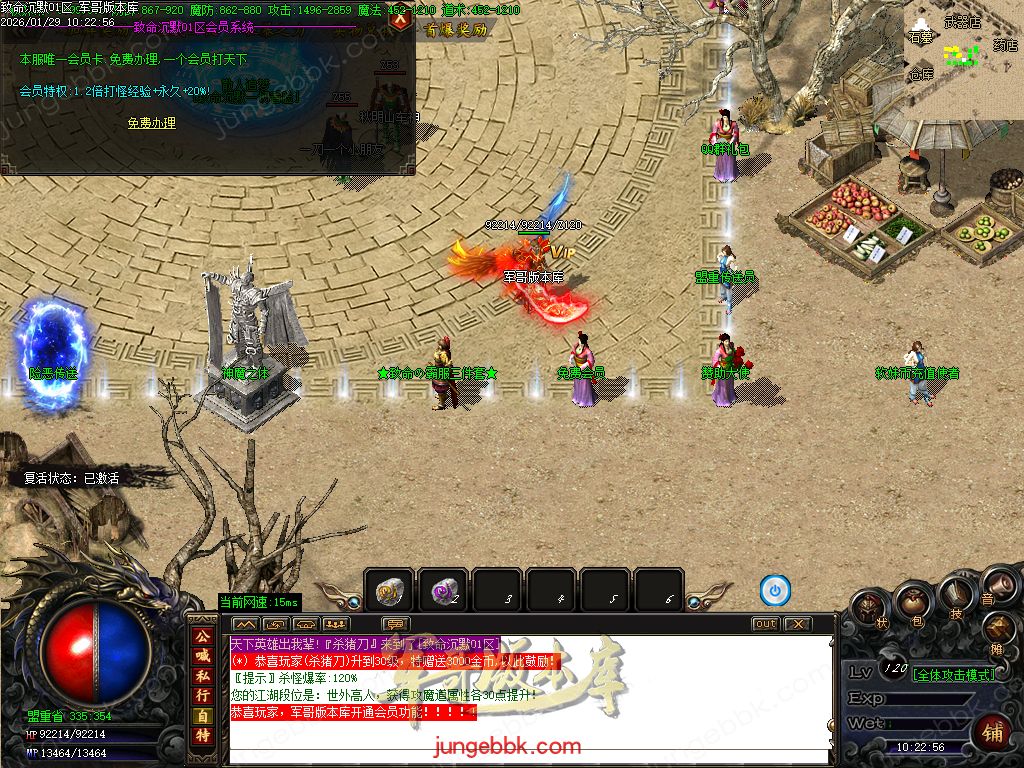Open the bag inventory (包)
Screen dimensions: 1024x768
912,601
